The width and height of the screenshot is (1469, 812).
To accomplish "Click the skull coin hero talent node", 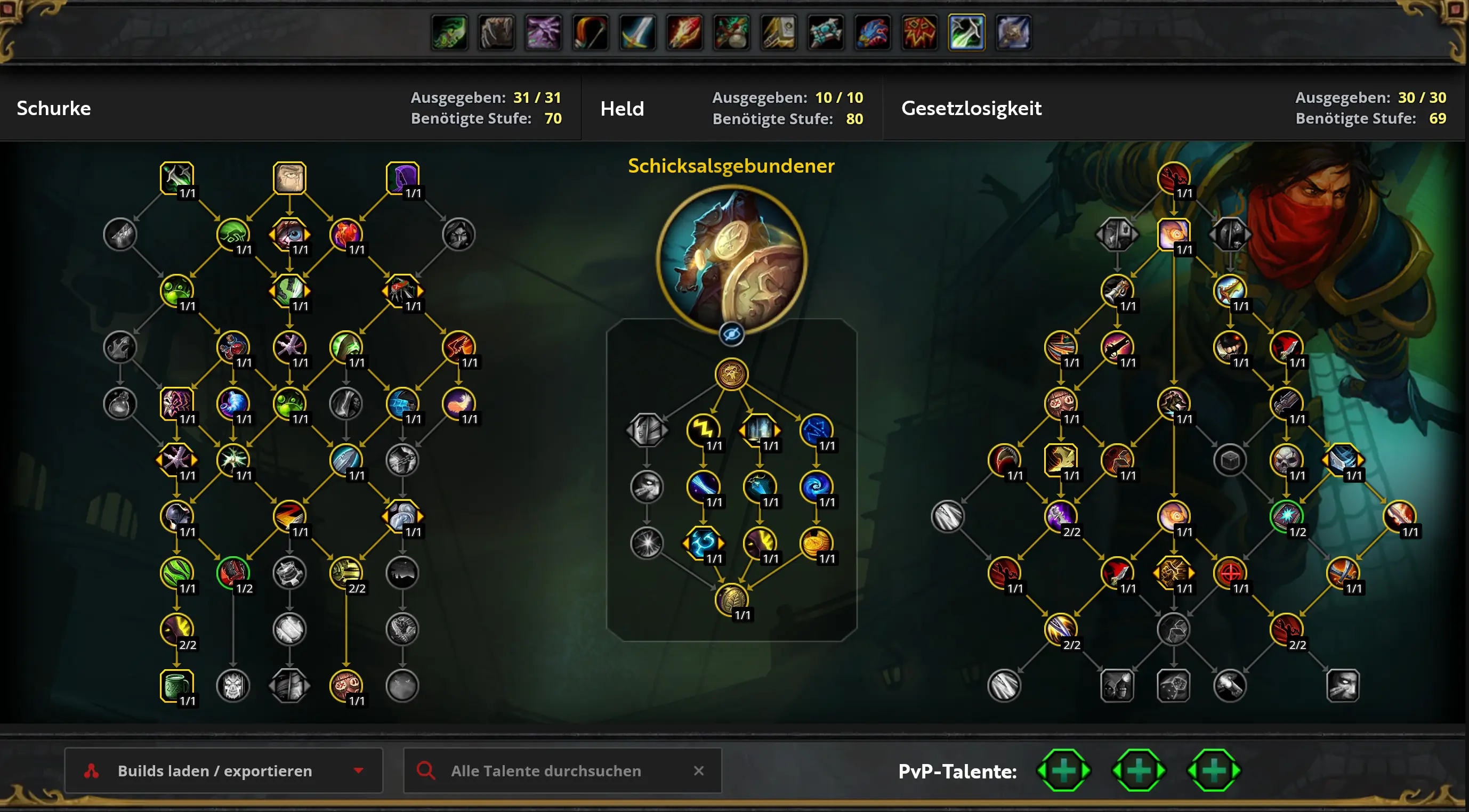I will pyautogui.click(x=731, y=374).
